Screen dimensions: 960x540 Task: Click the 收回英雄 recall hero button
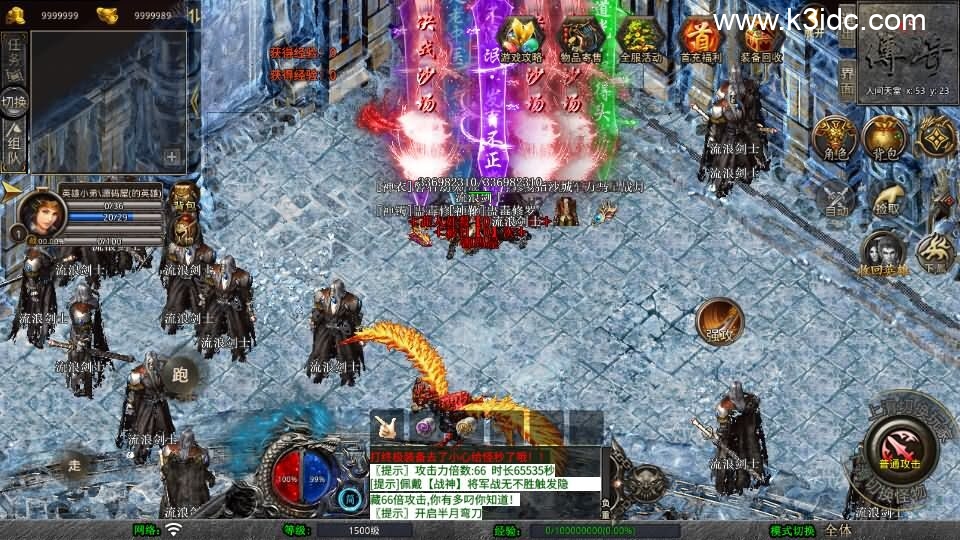pos(884,254)
